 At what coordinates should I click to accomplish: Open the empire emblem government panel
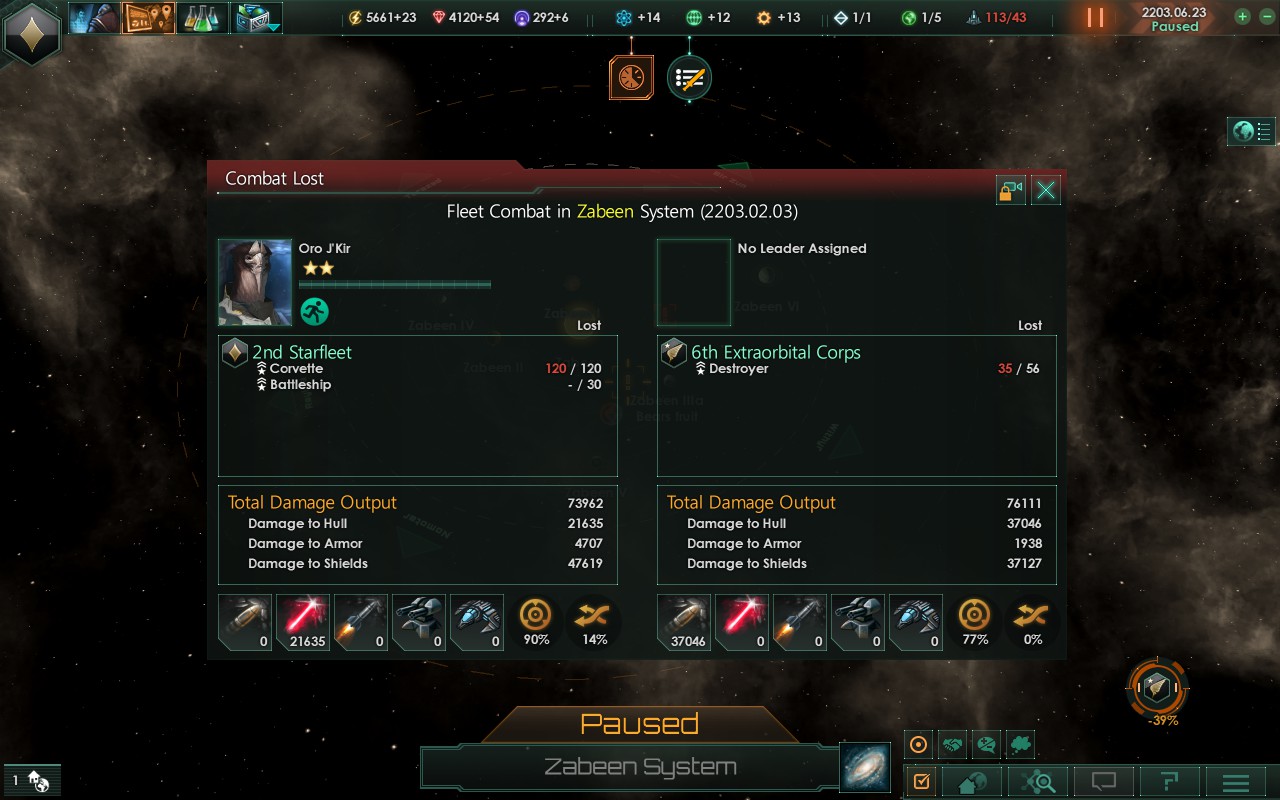[x=32, y=32]
